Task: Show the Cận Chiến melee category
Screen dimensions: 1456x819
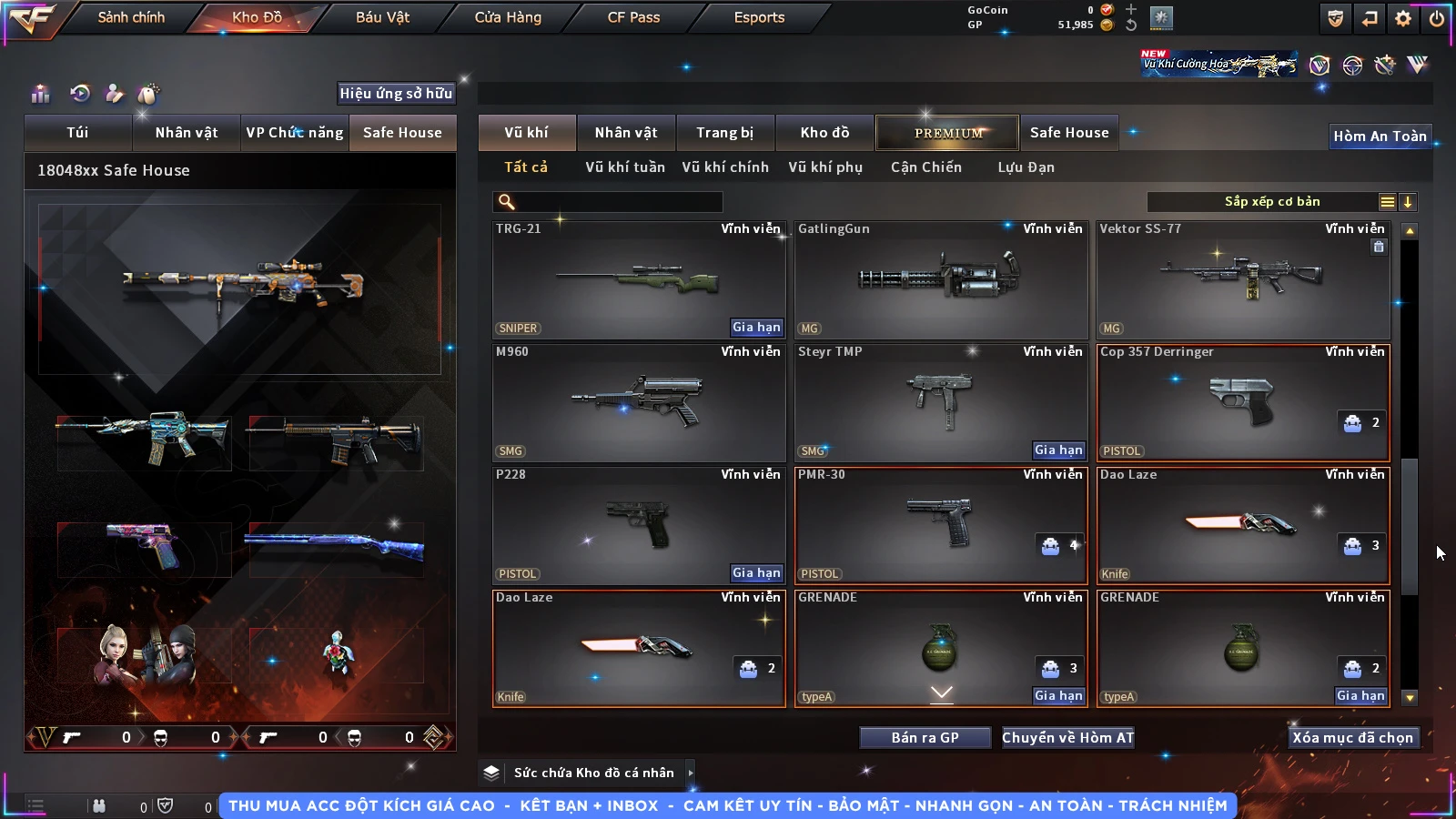Action: [x=925, y=167]
